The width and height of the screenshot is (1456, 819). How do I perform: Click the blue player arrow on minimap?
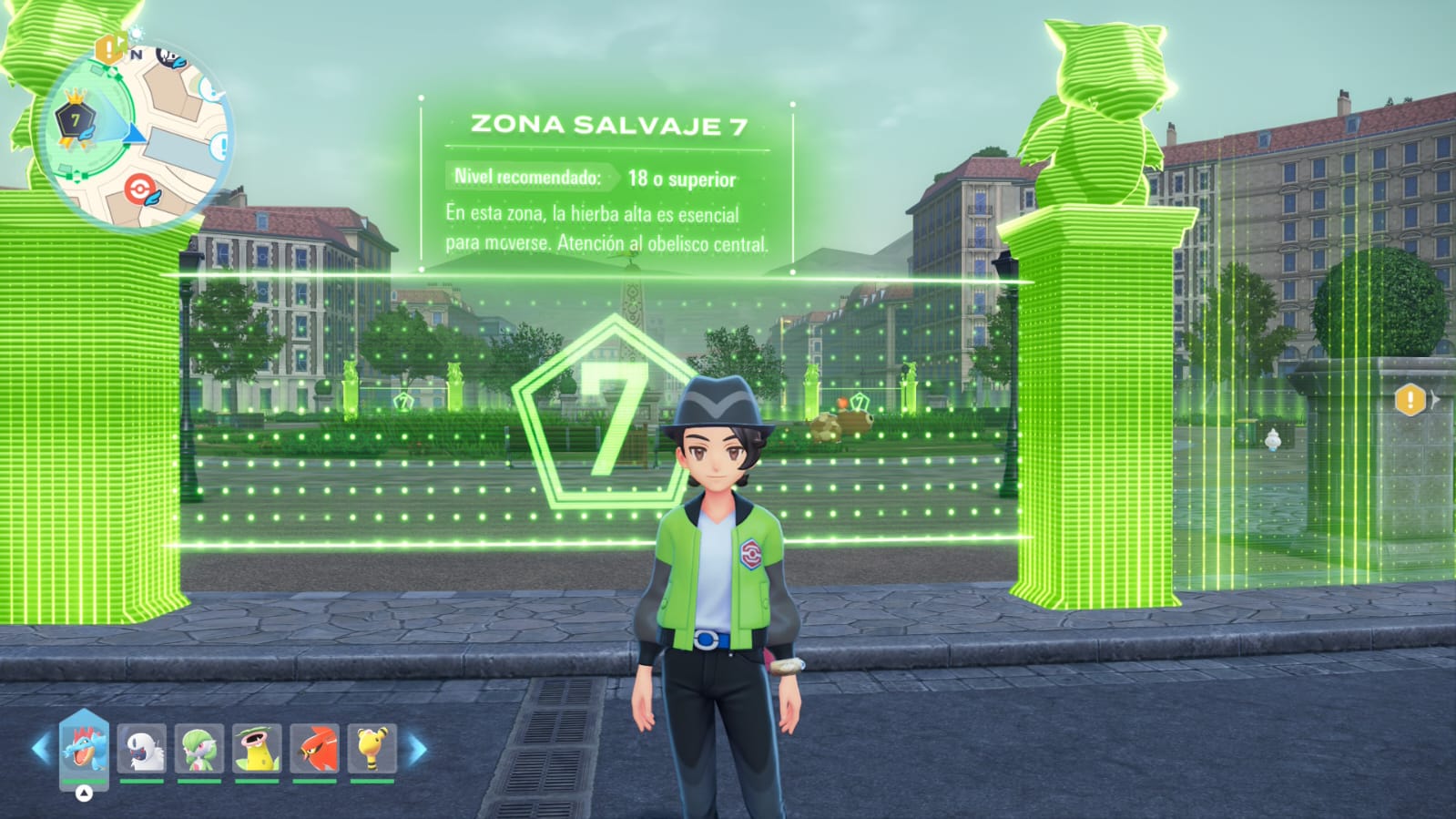coord(134,134)
